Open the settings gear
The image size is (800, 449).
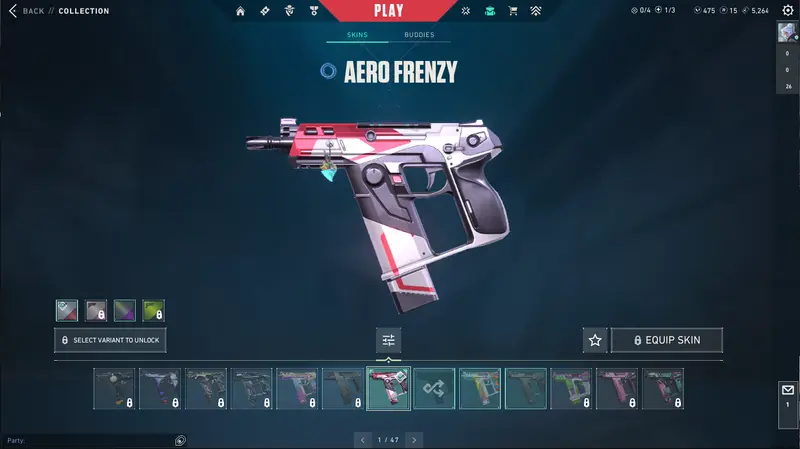[787, 11]
